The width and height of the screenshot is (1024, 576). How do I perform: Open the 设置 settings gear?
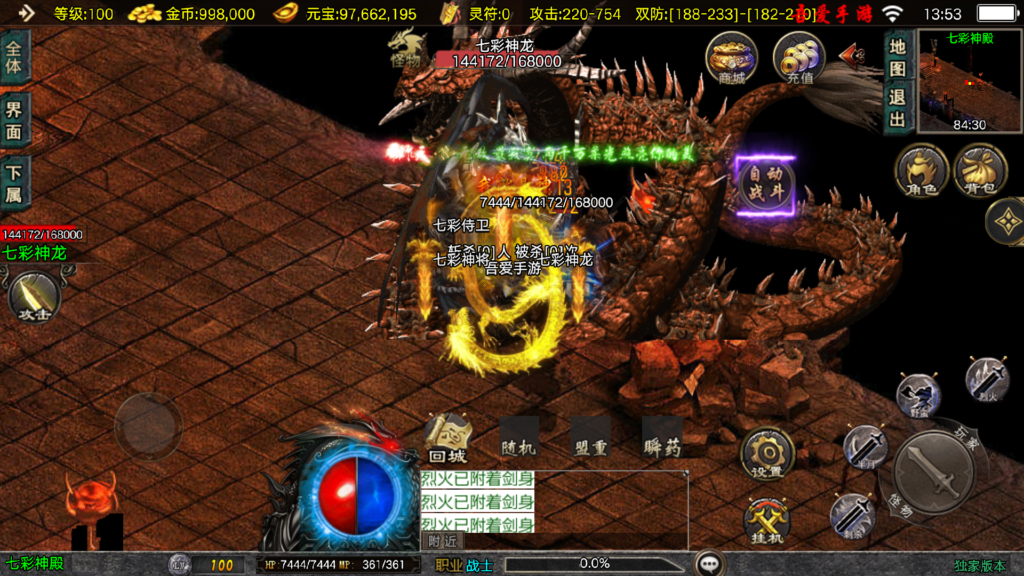coord(767,454)
